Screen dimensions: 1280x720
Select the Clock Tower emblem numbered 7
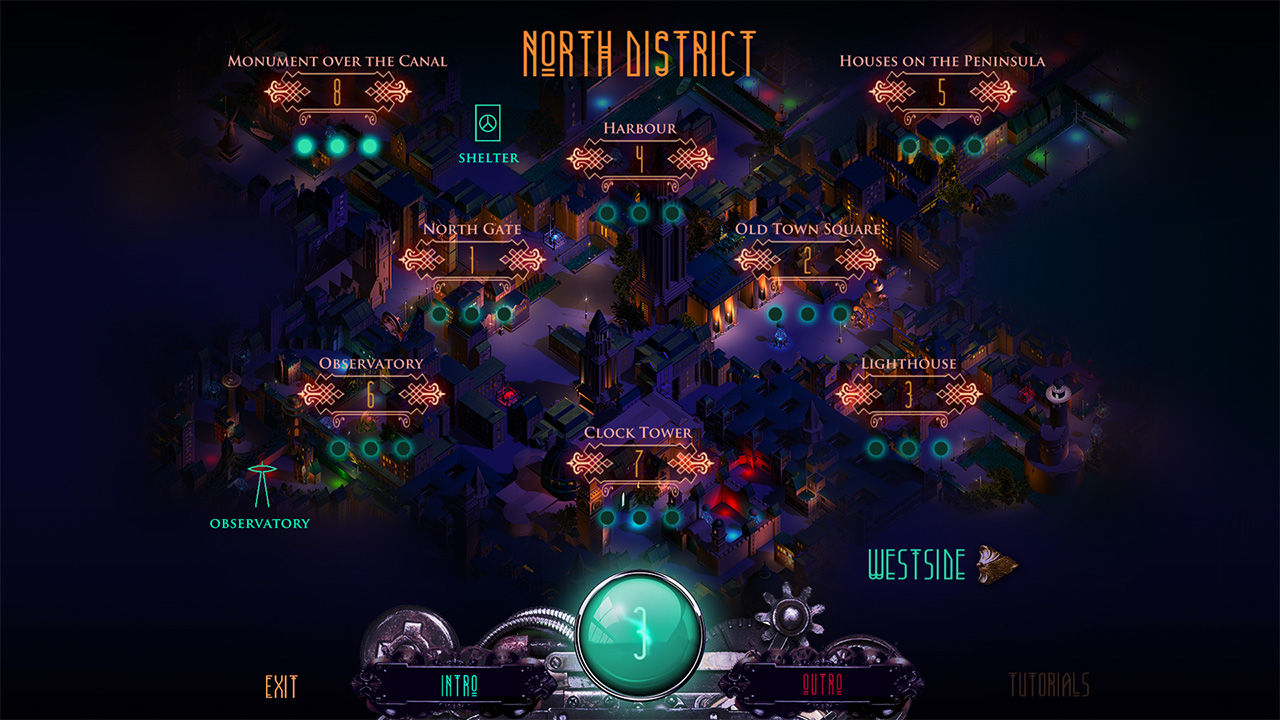click(639, 461)
